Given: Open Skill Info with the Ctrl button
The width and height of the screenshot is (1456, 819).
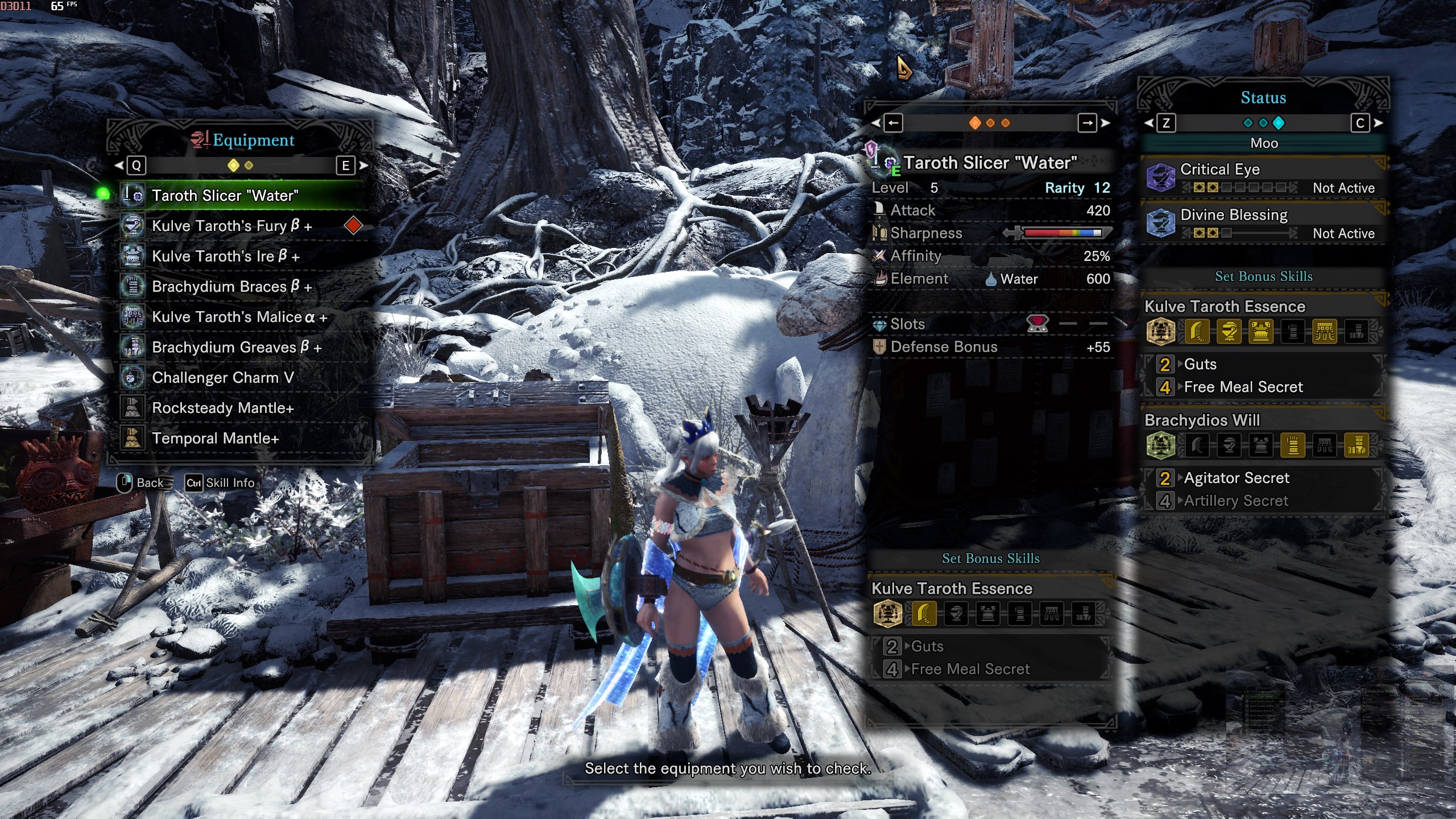Looking at the screenshot, I should point(193,483).
